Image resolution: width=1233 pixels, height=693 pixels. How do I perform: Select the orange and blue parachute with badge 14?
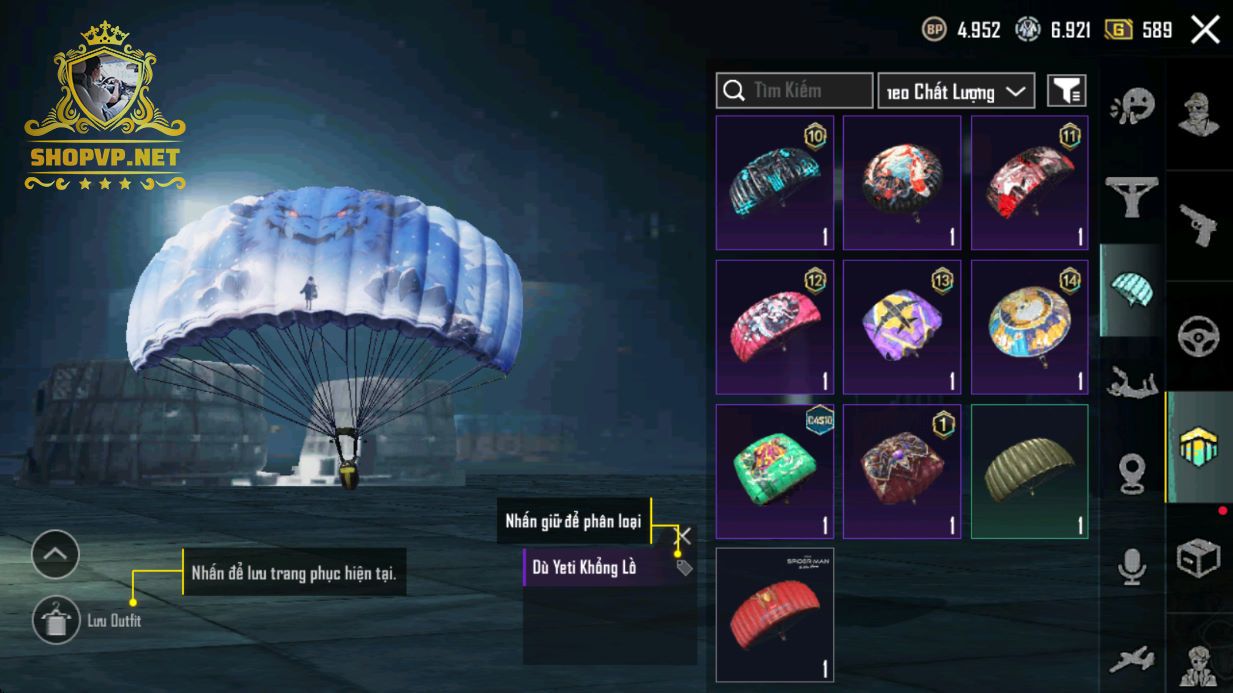tap(1029, 327)
